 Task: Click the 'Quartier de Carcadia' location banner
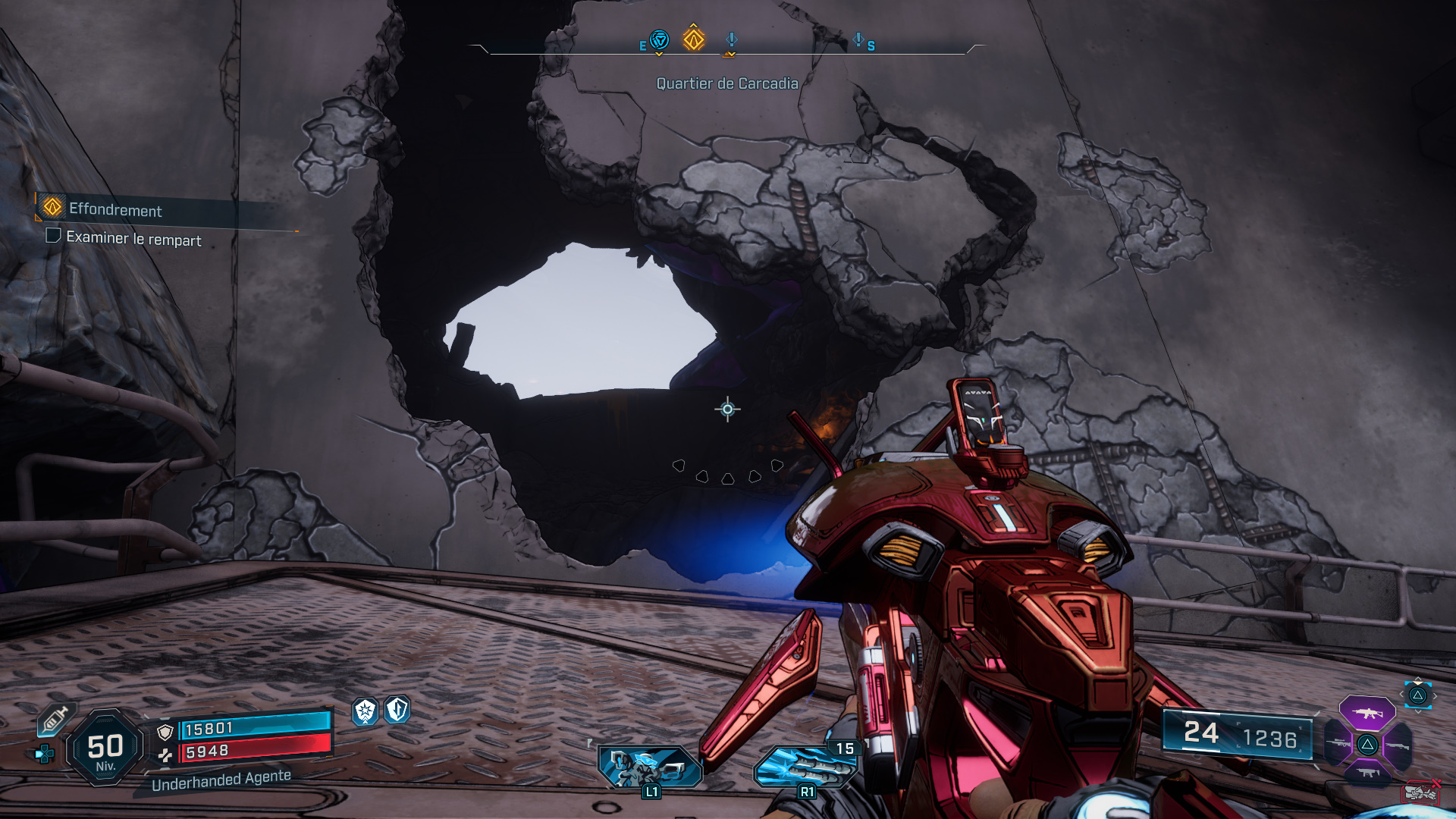pyautogui.click(x=727, y=86)
